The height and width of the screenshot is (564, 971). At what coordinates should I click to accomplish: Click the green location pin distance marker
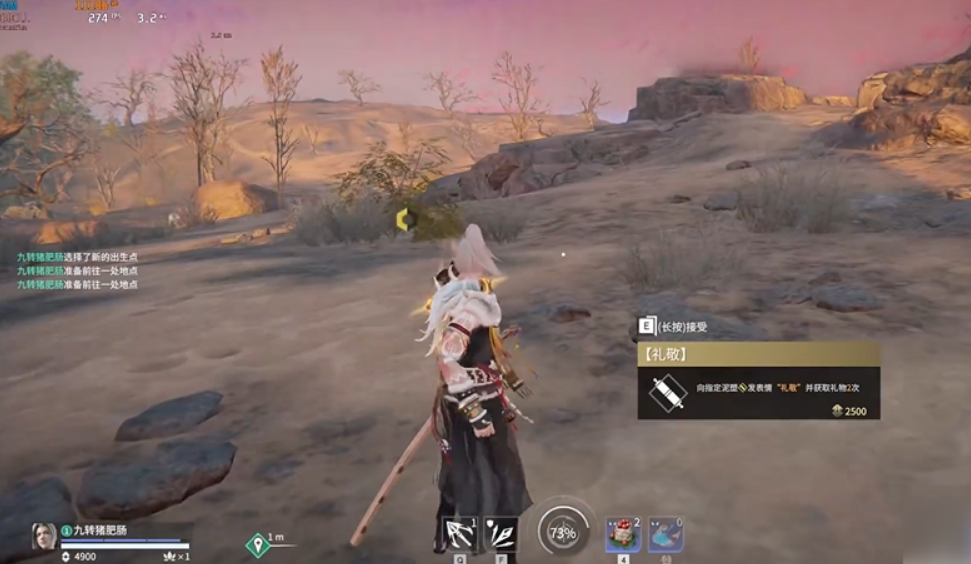click(x=258, y=545)
